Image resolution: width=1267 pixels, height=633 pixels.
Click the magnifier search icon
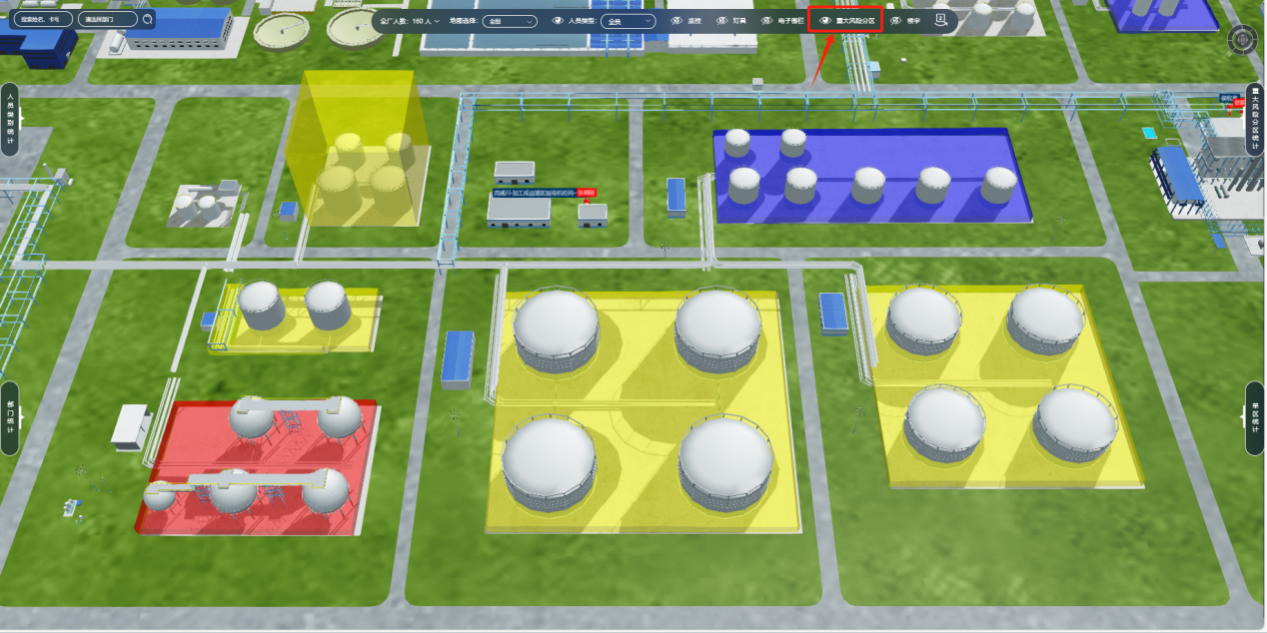pos(148,19)
